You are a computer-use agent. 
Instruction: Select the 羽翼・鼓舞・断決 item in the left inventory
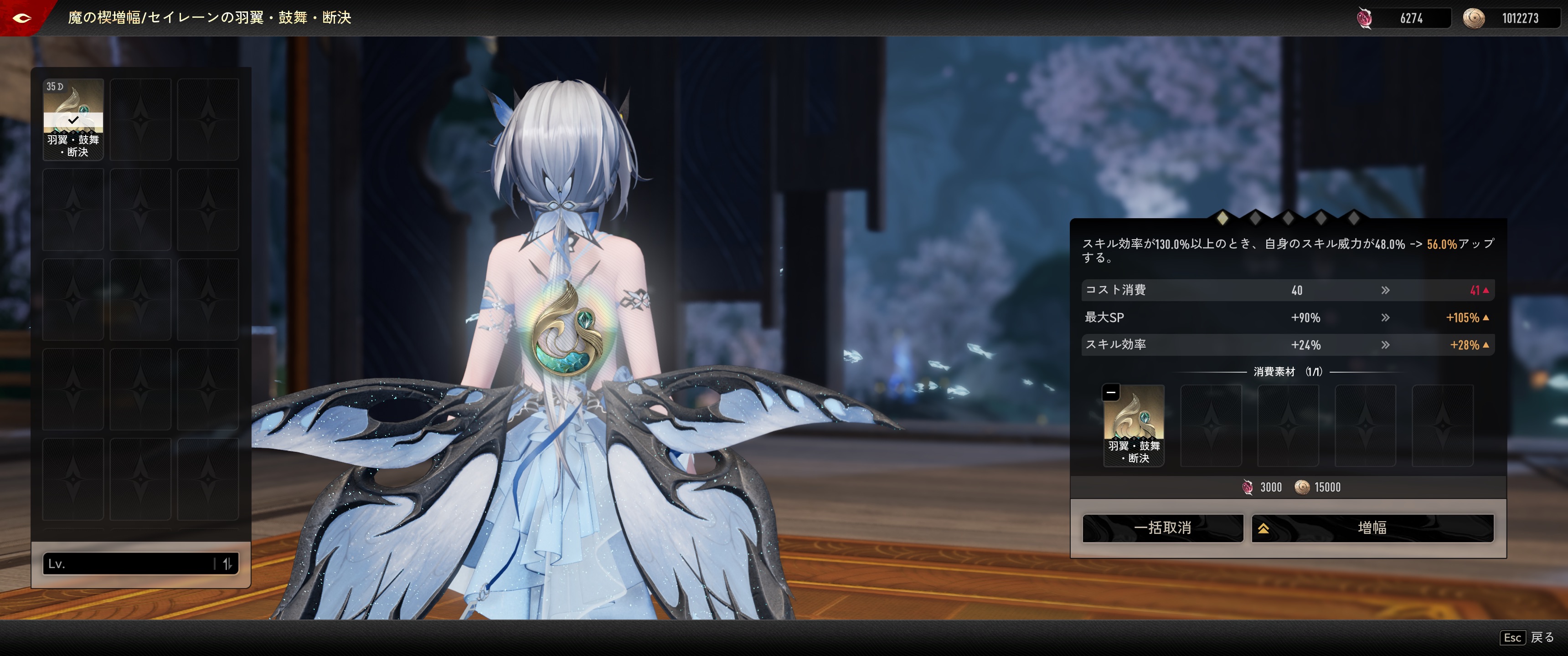click(x=73, y=119)
